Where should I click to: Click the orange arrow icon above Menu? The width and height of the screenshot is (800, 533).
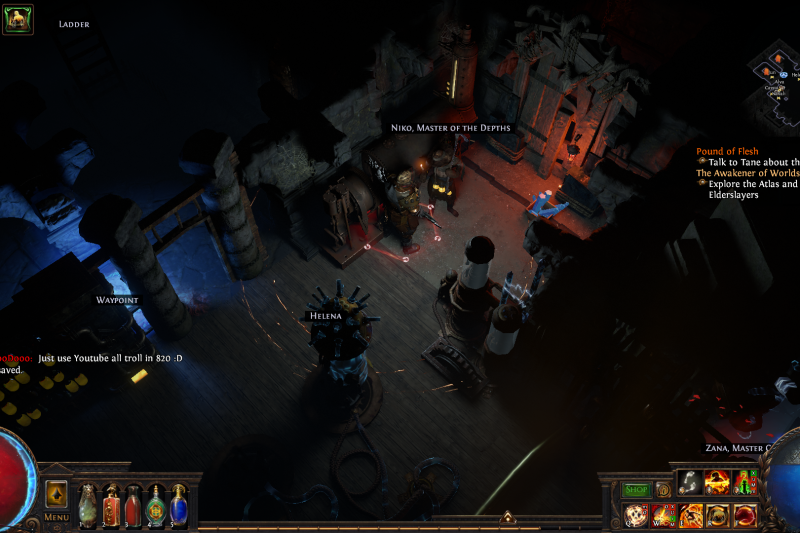[x=56, y=493]
